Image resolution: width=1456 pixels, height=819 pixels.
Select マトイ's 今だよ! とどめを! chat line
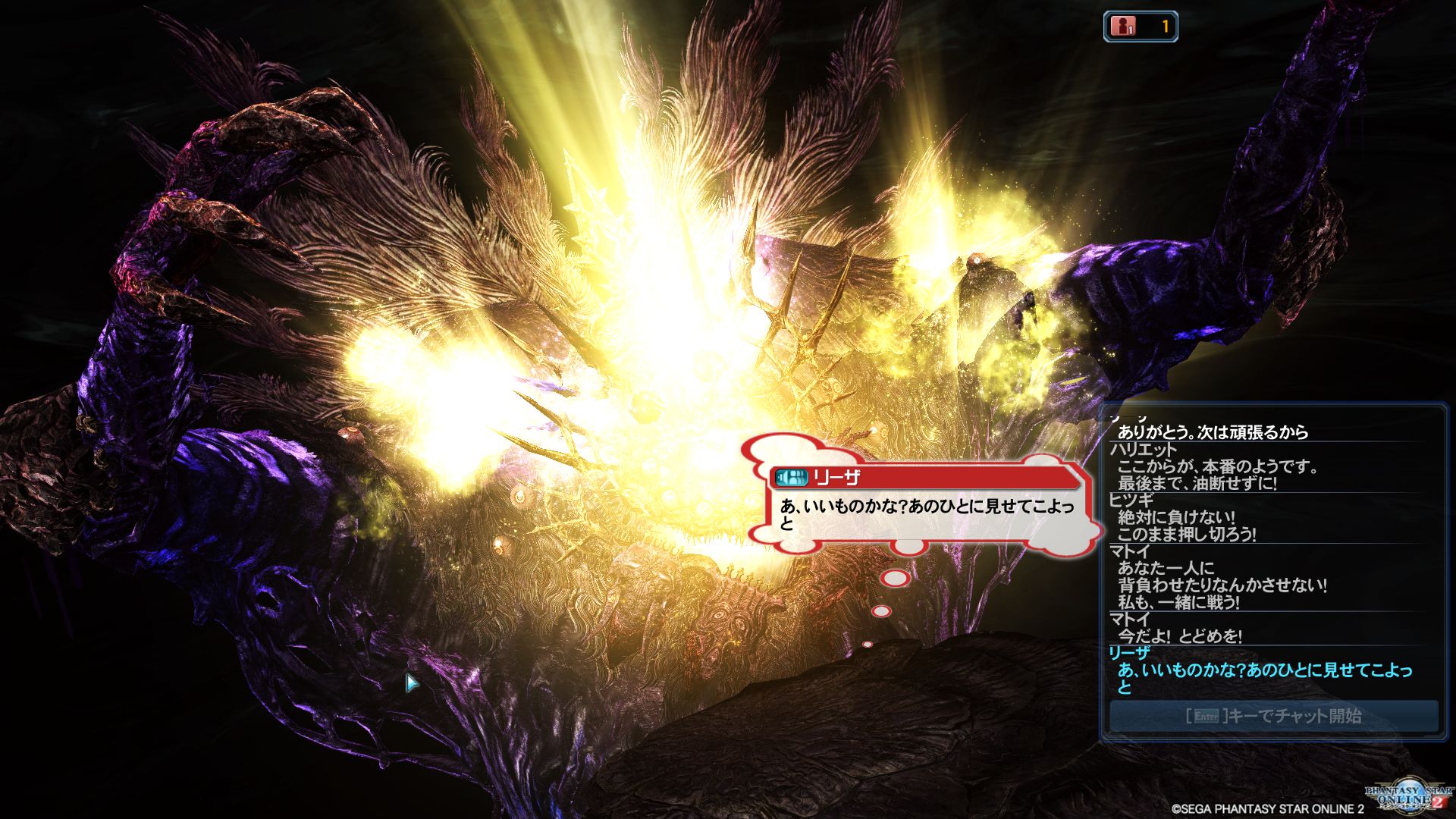(1179, 636)
